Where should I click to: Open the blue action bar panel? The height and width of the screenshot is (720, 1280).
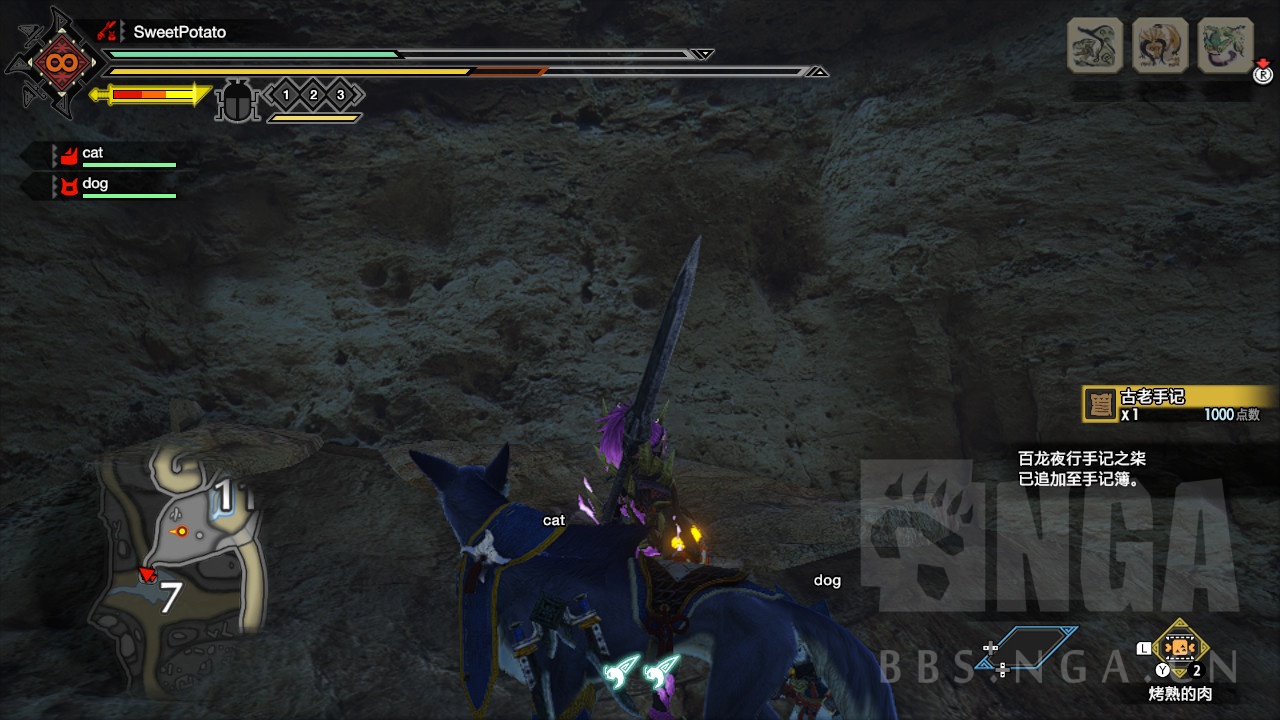[1037, 649]
